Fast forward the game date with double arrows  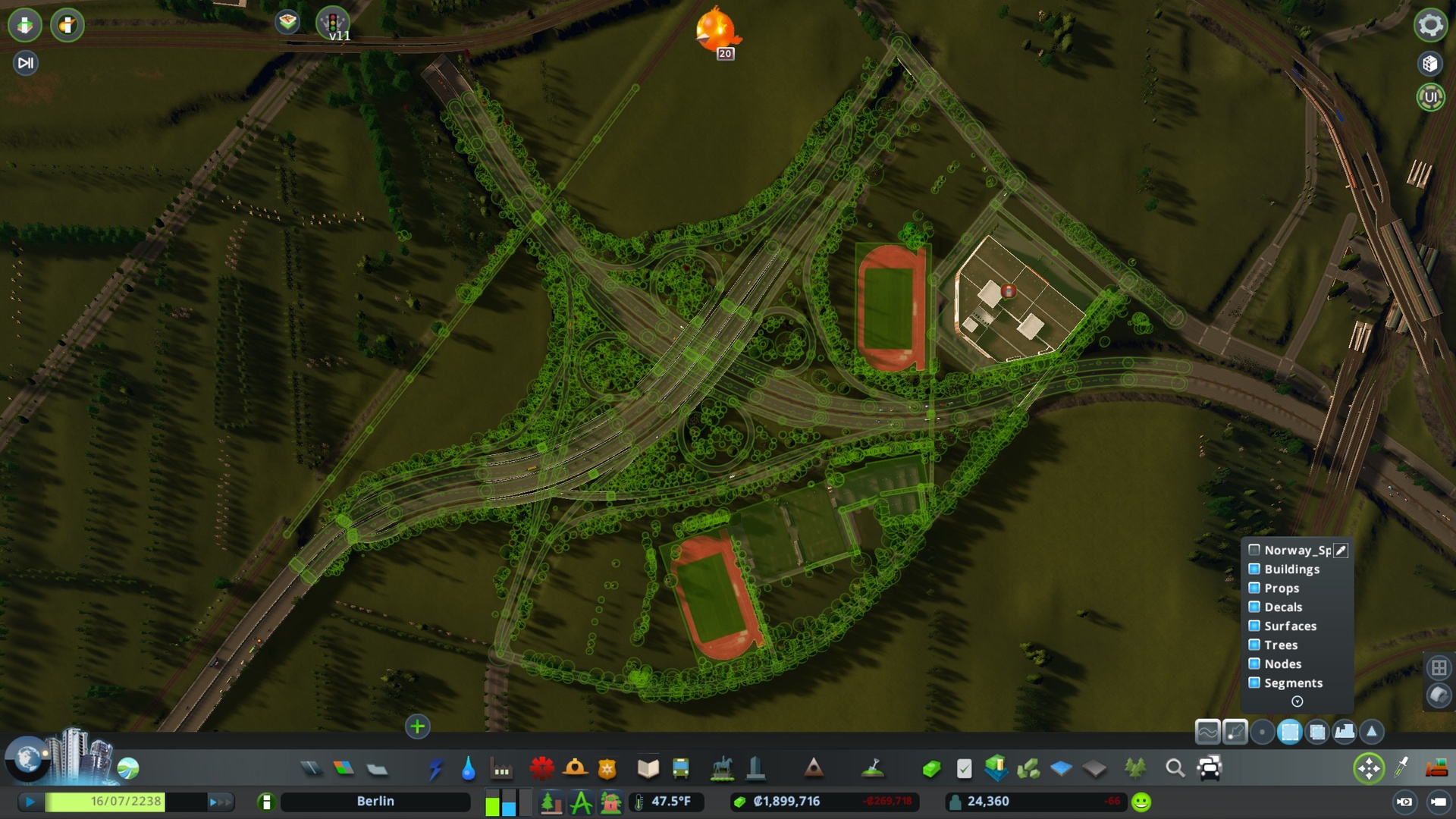point(220,801)
